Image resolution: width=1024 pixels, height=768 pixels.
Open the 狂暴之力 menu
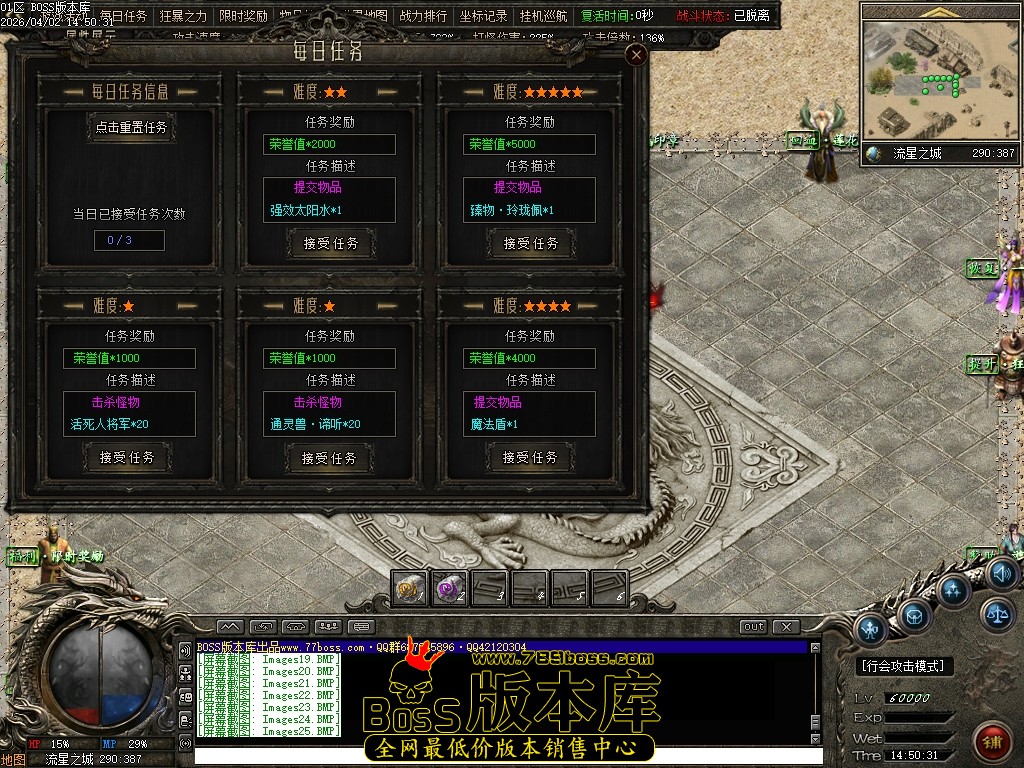point(183,16)
